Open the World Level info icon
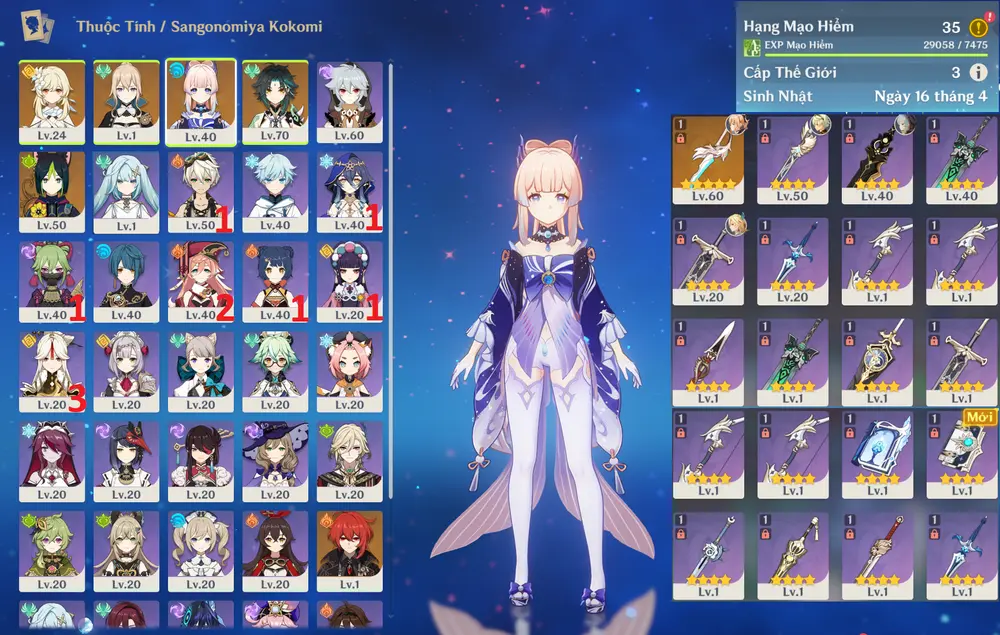 [x=978, y=72]
